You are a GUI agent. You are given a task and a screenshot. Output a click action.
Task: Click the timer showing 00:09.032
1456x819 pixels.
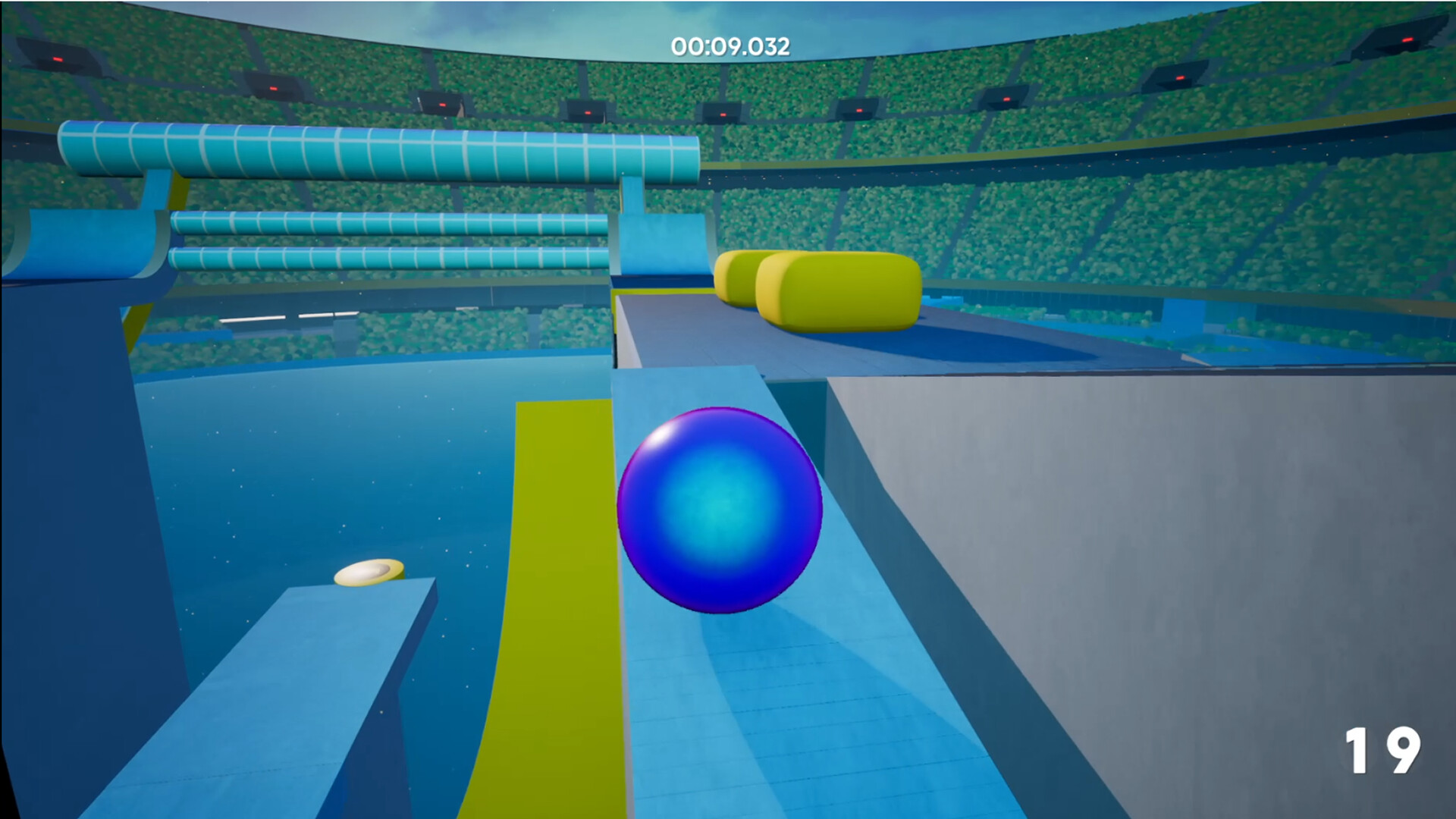[x=730, y=45]
